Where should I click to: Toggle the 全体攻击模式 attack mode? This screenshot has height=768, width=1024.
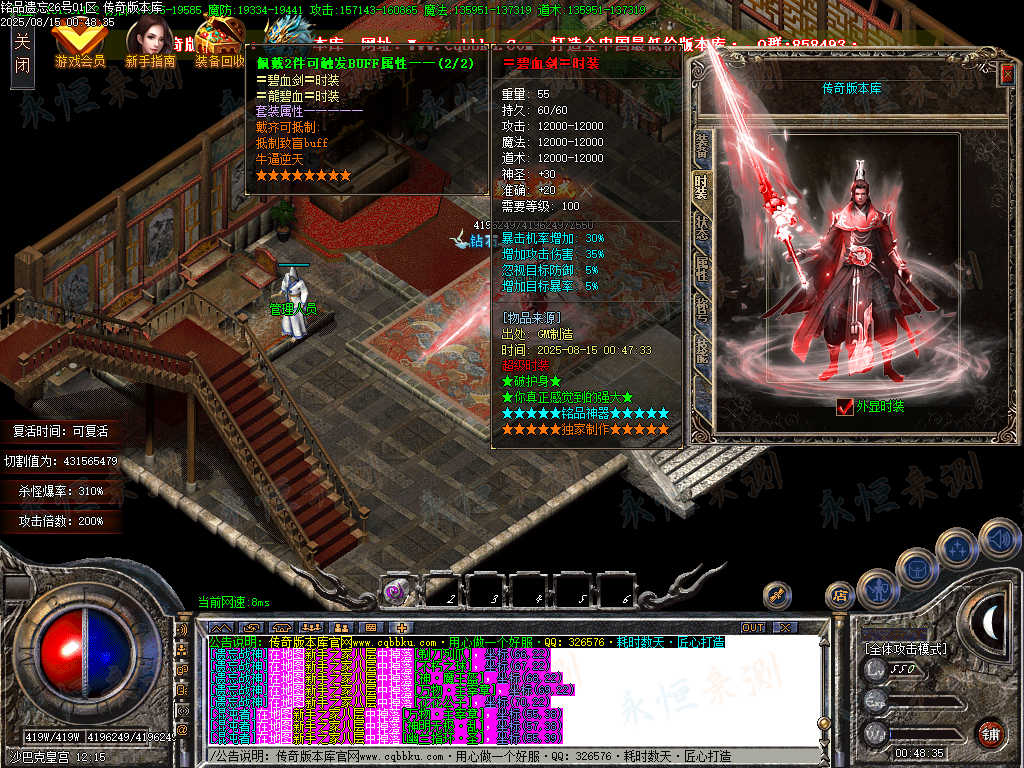(905, 648)
